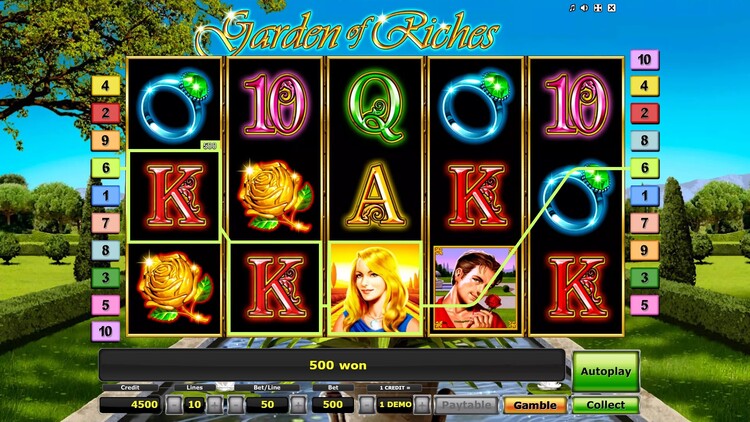Mute the sound speaker icon
Viewport: 750px width, 422px height.
585,8
